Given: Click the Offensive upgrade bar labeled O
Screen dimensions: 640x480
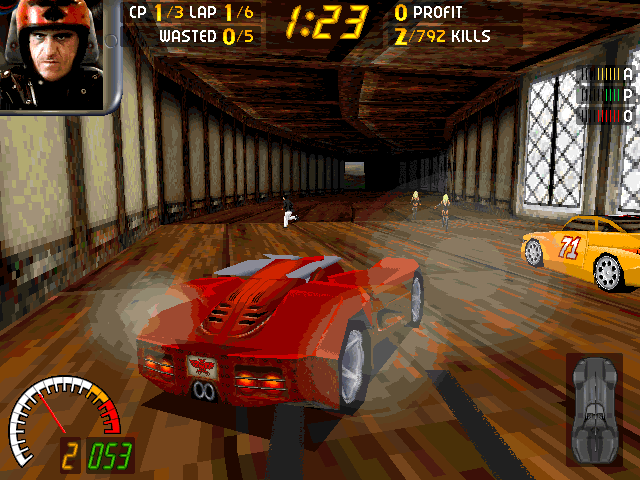Looking at the screenshot, I should point(609,116).
